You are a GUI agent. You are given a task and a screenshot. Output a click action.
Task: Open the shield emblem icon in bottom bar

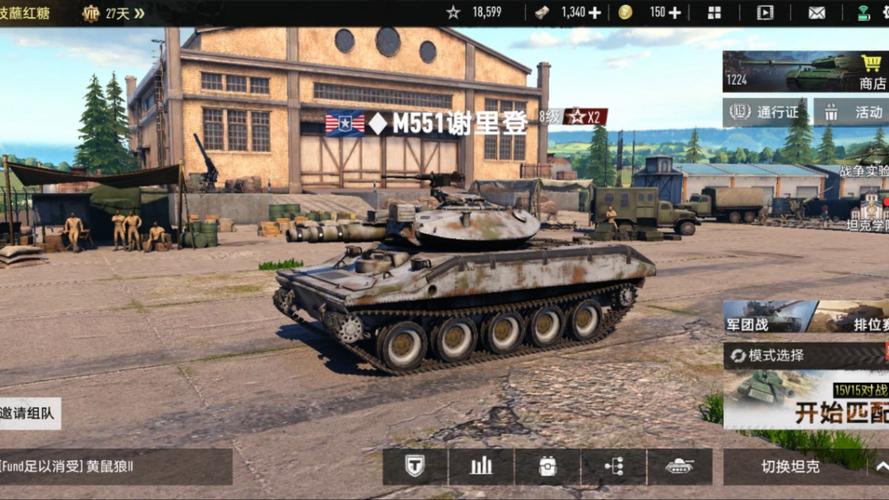coord(415,466)
